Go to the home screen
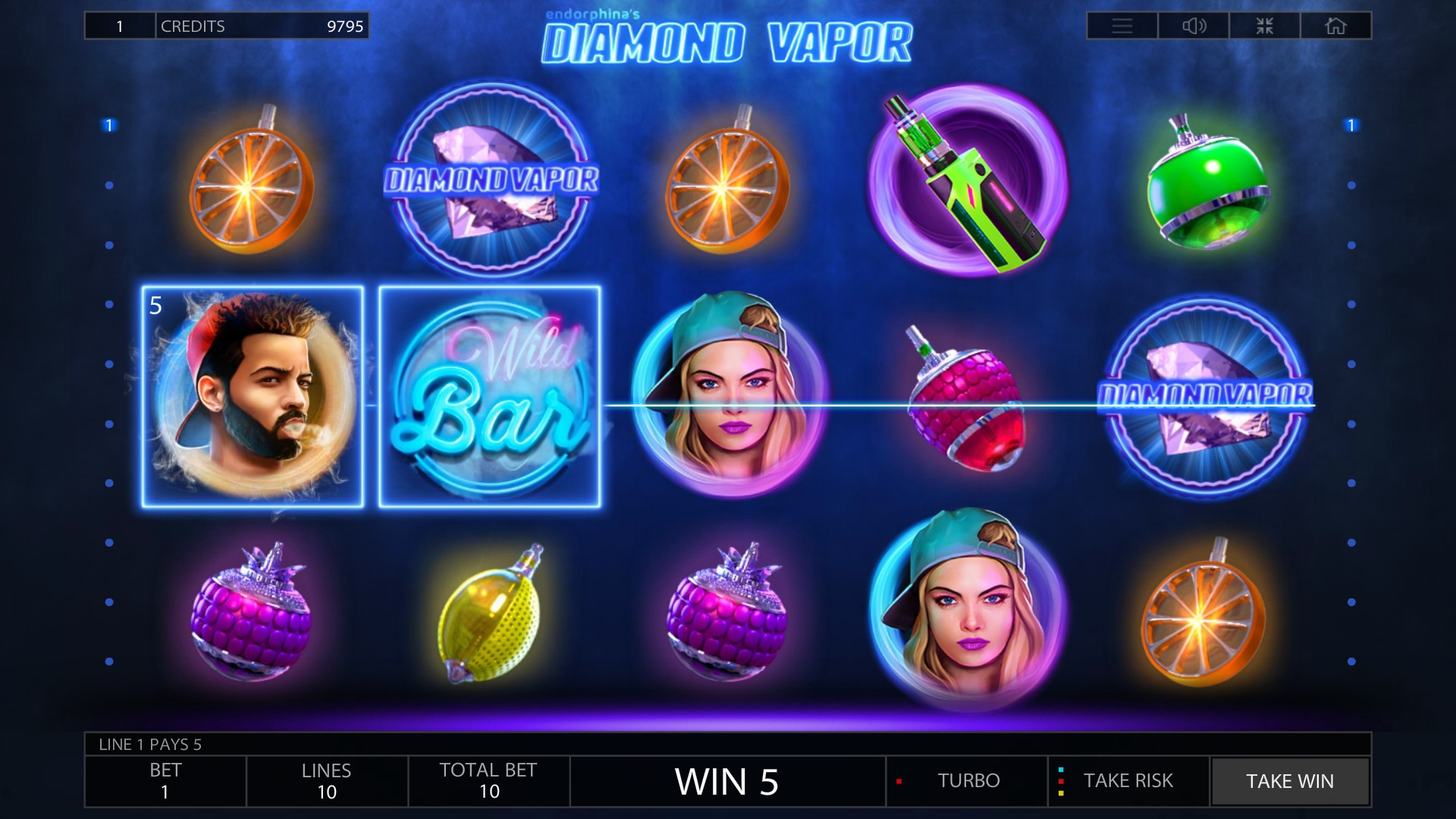The image size is (1456, 819). coord(1335,26)
